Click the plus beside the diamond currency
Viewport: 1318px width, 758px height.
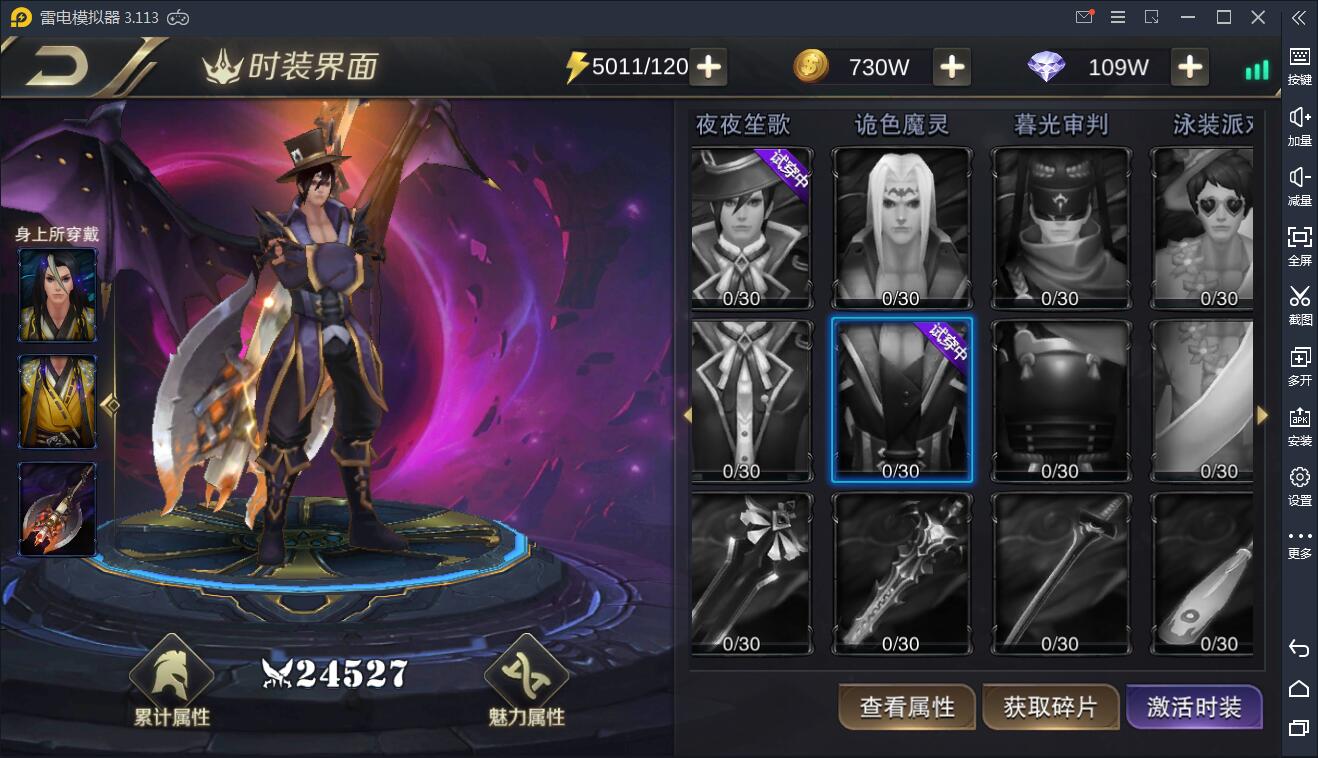pos(1190,67)
